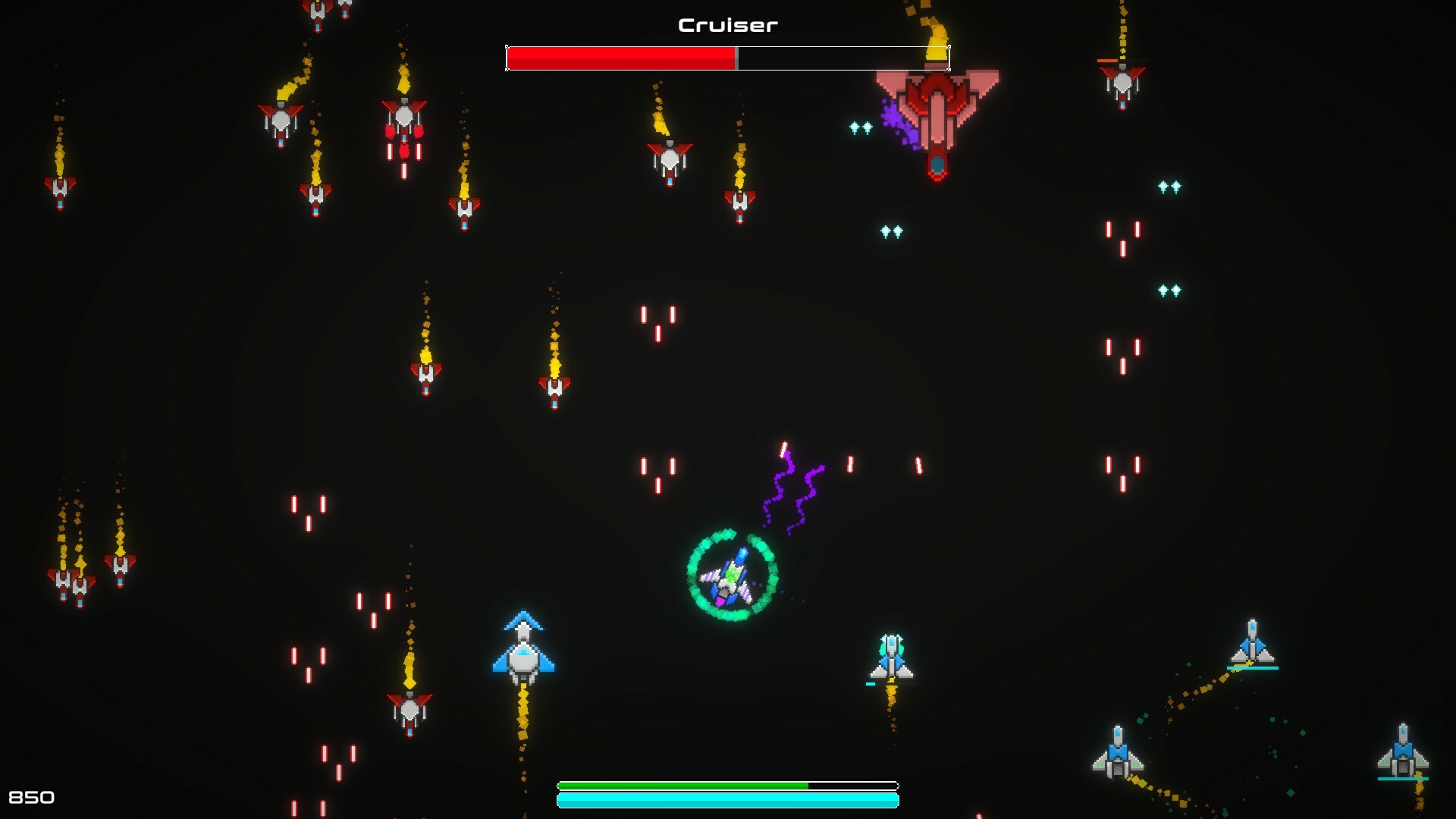Click the score 850 in the bottom left
The image size is (1456, 819).
[x=33, y=797]
